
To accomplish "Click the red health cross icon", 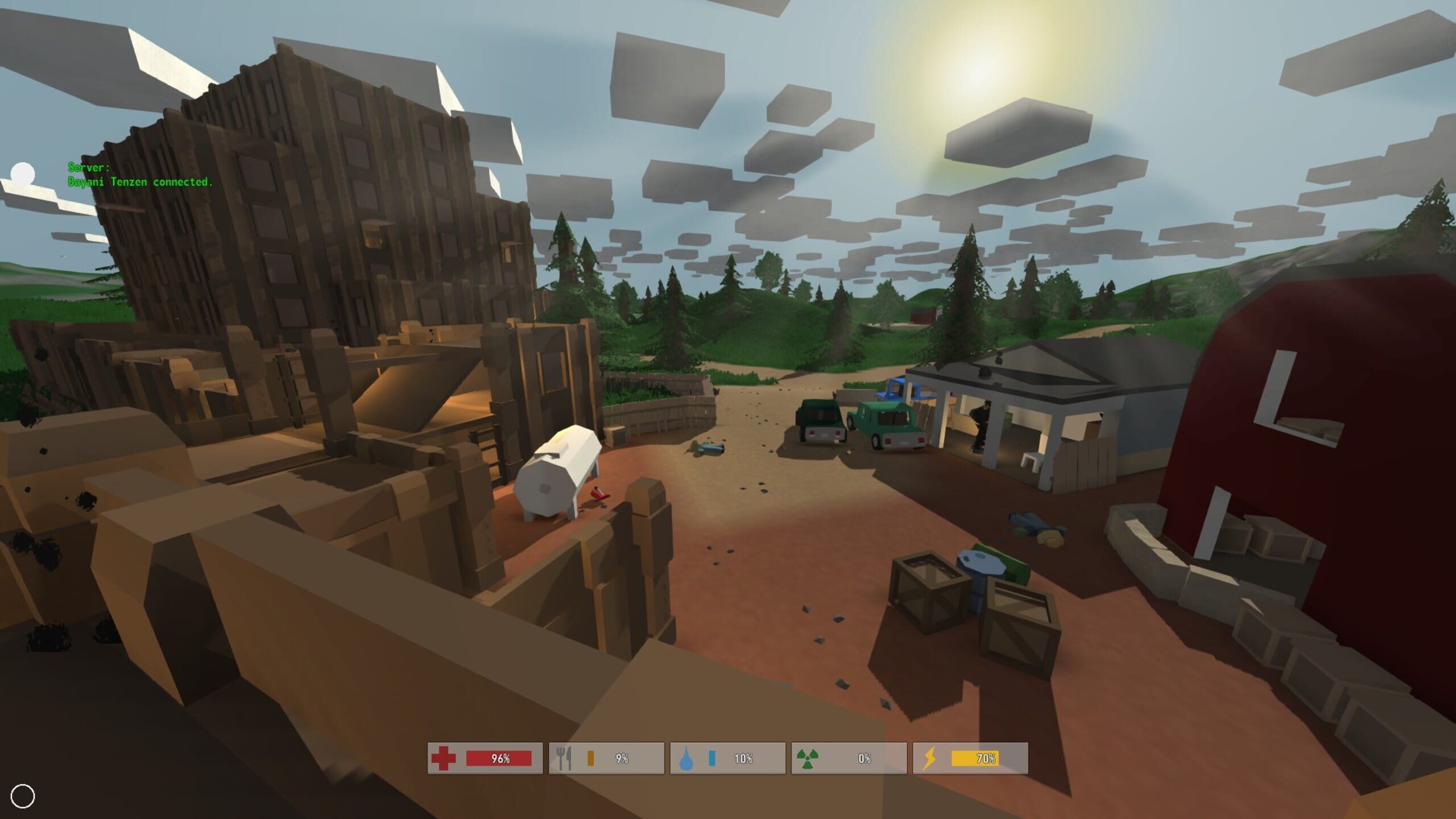I will (x=444, y=759).
